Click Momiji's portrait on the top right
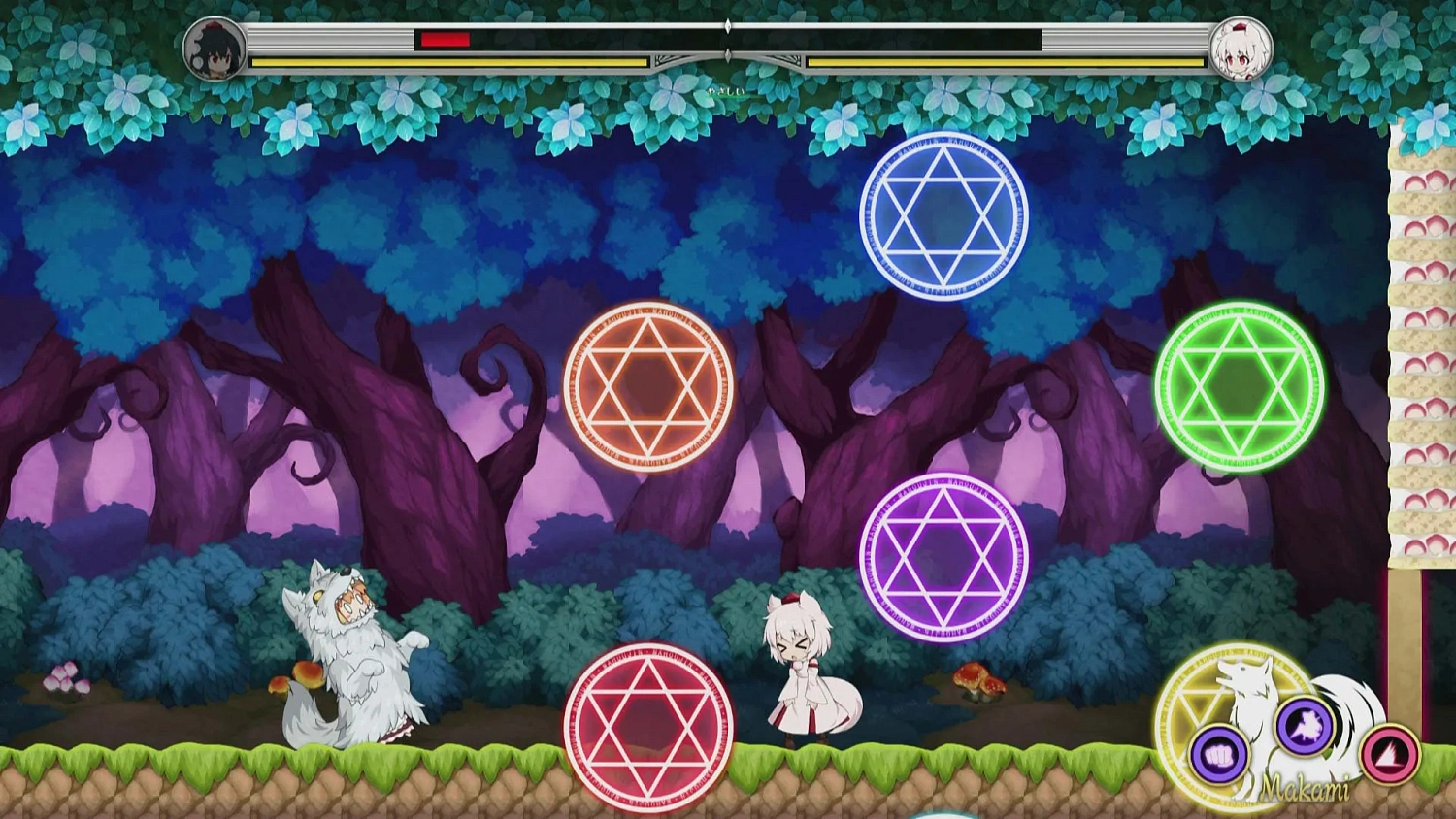Viewport: 1456px width, 819px height. click(x=1241, y=50)
